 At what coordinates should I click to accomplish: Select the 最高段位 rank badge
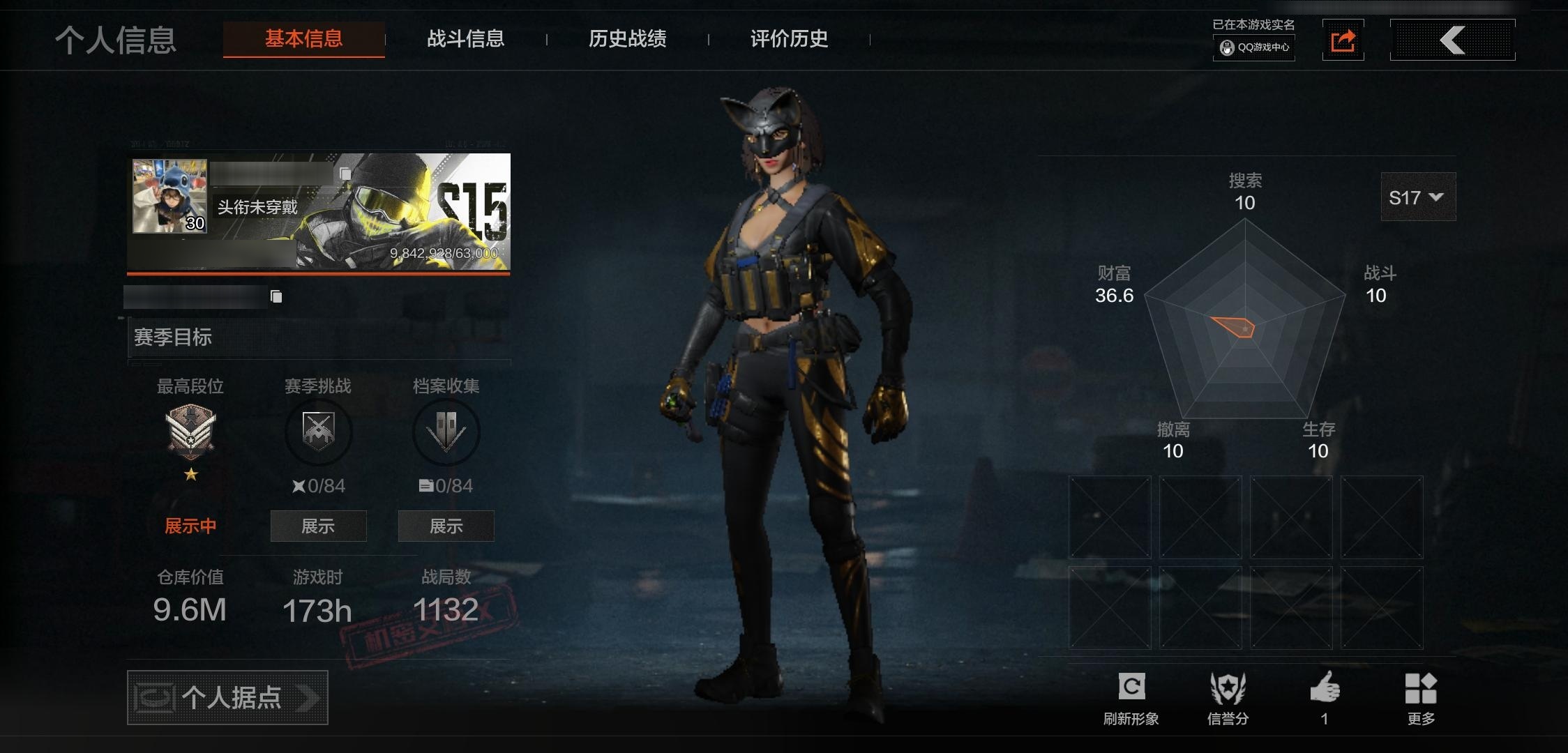(x=190, y=432)
